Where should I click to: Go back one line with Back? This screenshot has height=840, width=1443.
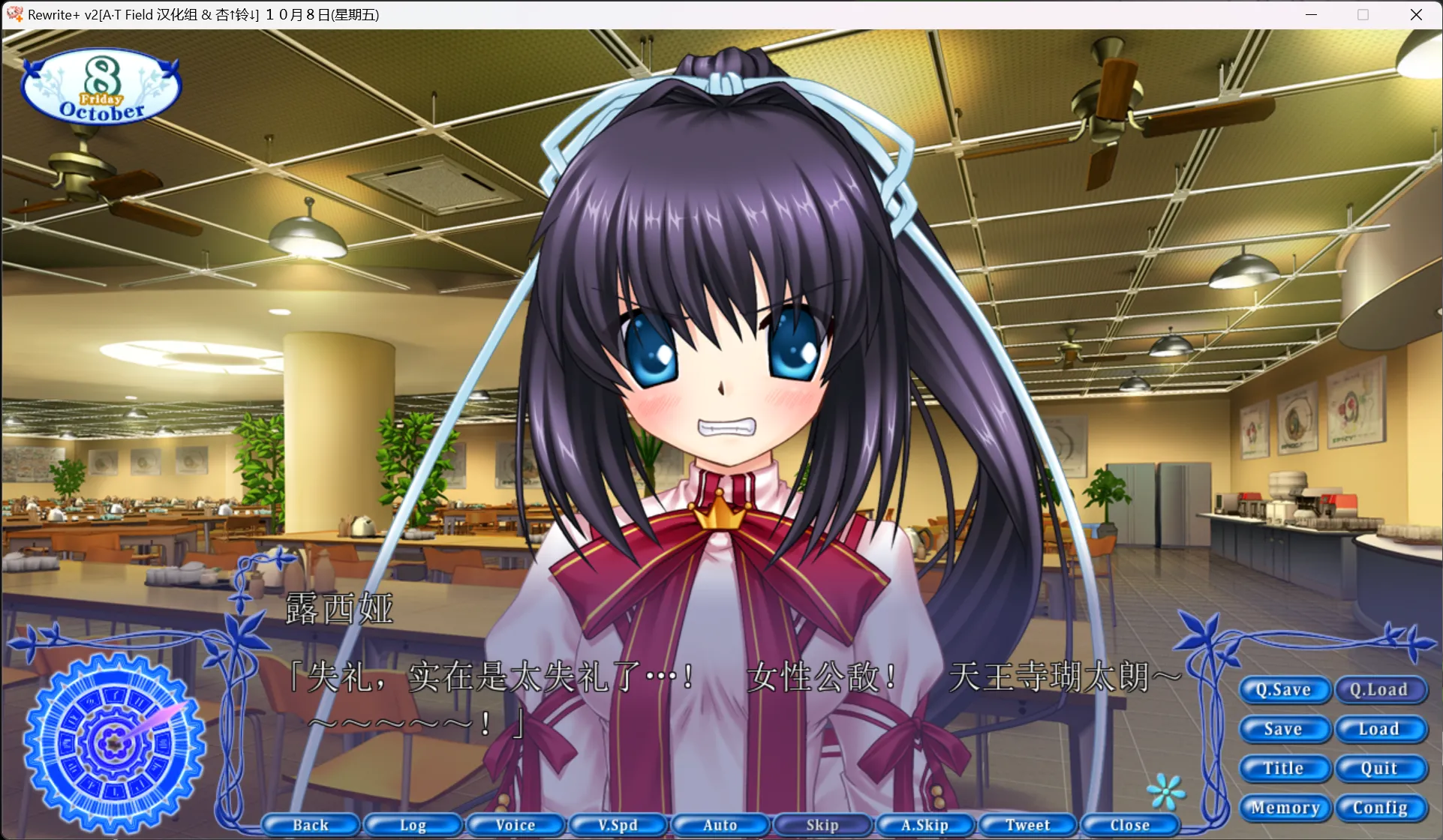pos(311,824)
